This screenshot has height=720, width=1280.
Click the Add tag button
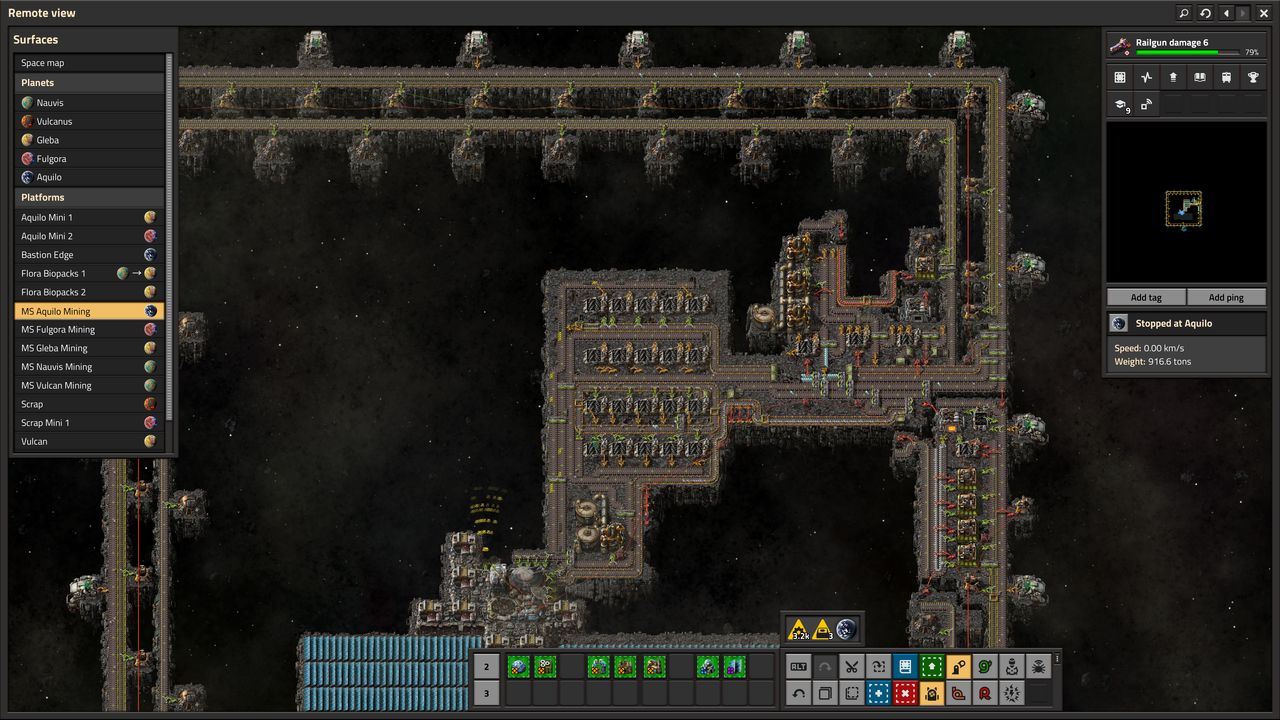(x=1146, y=297)
